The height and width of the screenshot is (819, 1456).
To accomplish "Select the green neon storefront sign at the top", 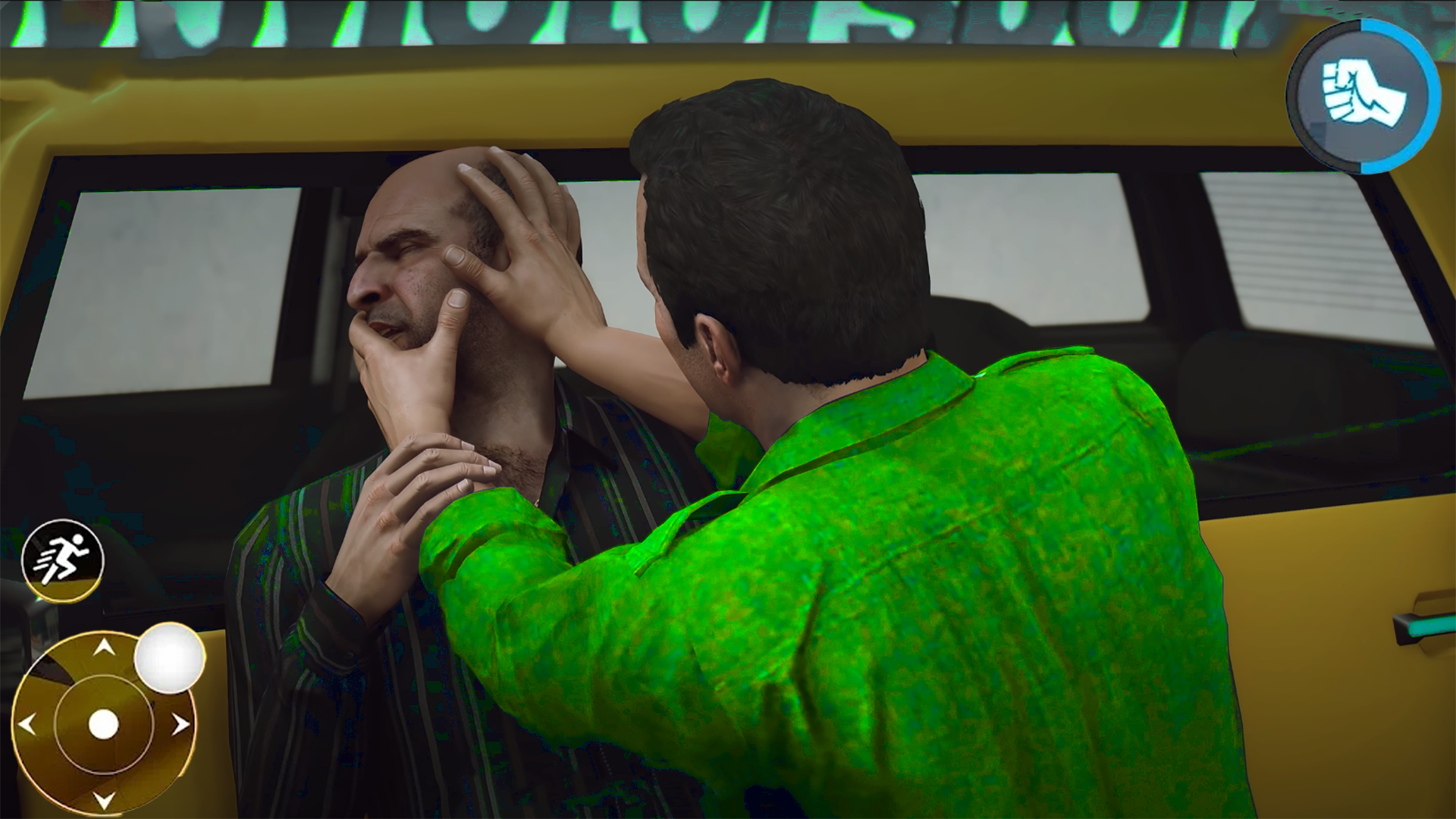I will pos(607,19).
